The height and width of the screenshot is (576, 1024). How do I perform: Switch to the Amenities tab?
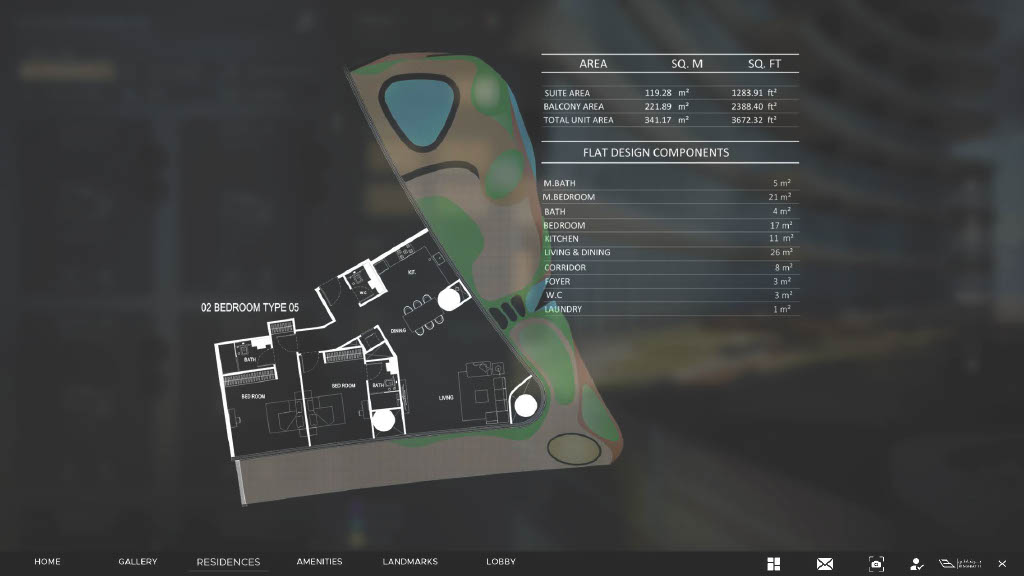tap(319, 562)
